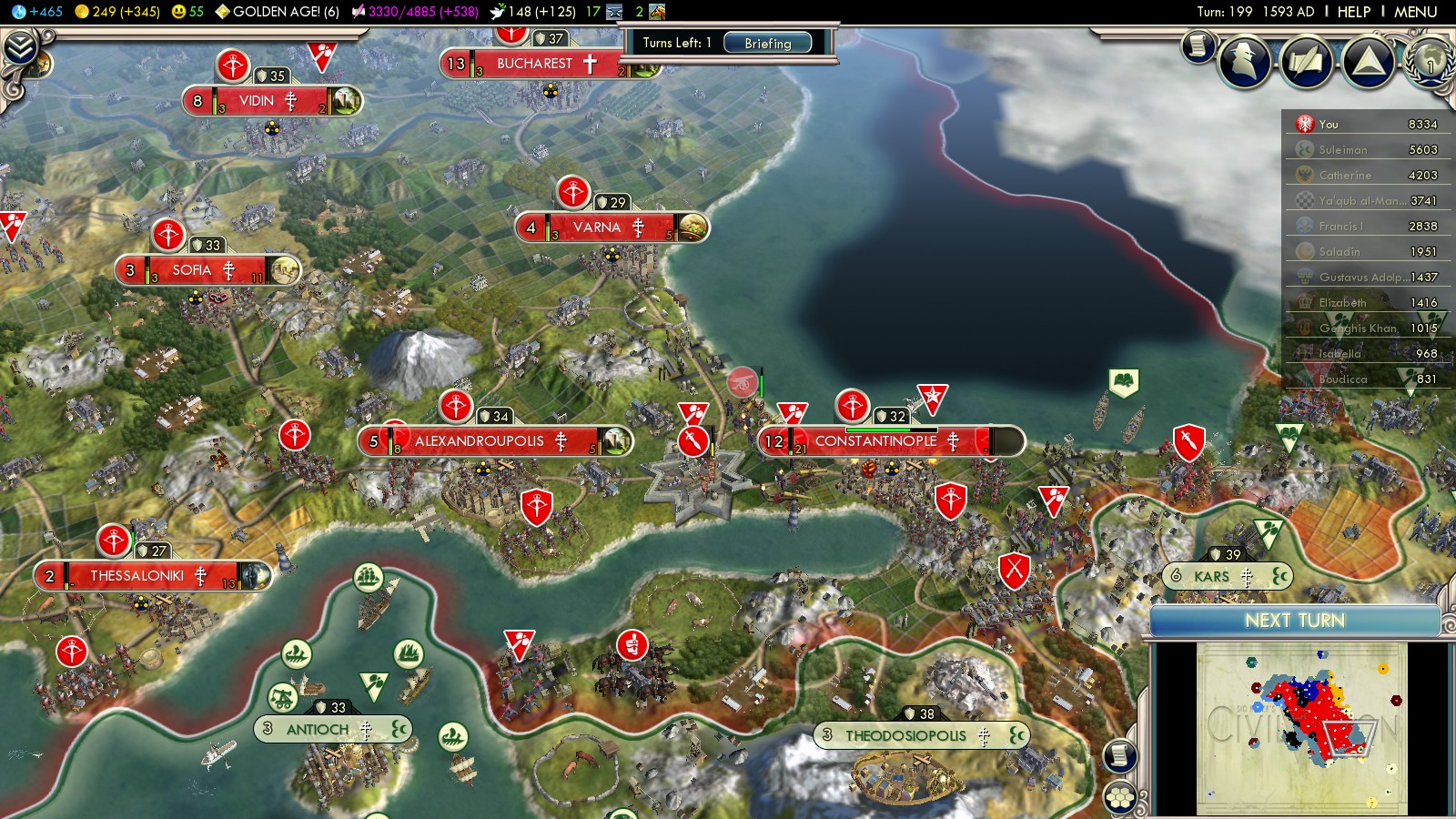
Task: Expand the top-left chevron panel button
Action: coord(20,47)
